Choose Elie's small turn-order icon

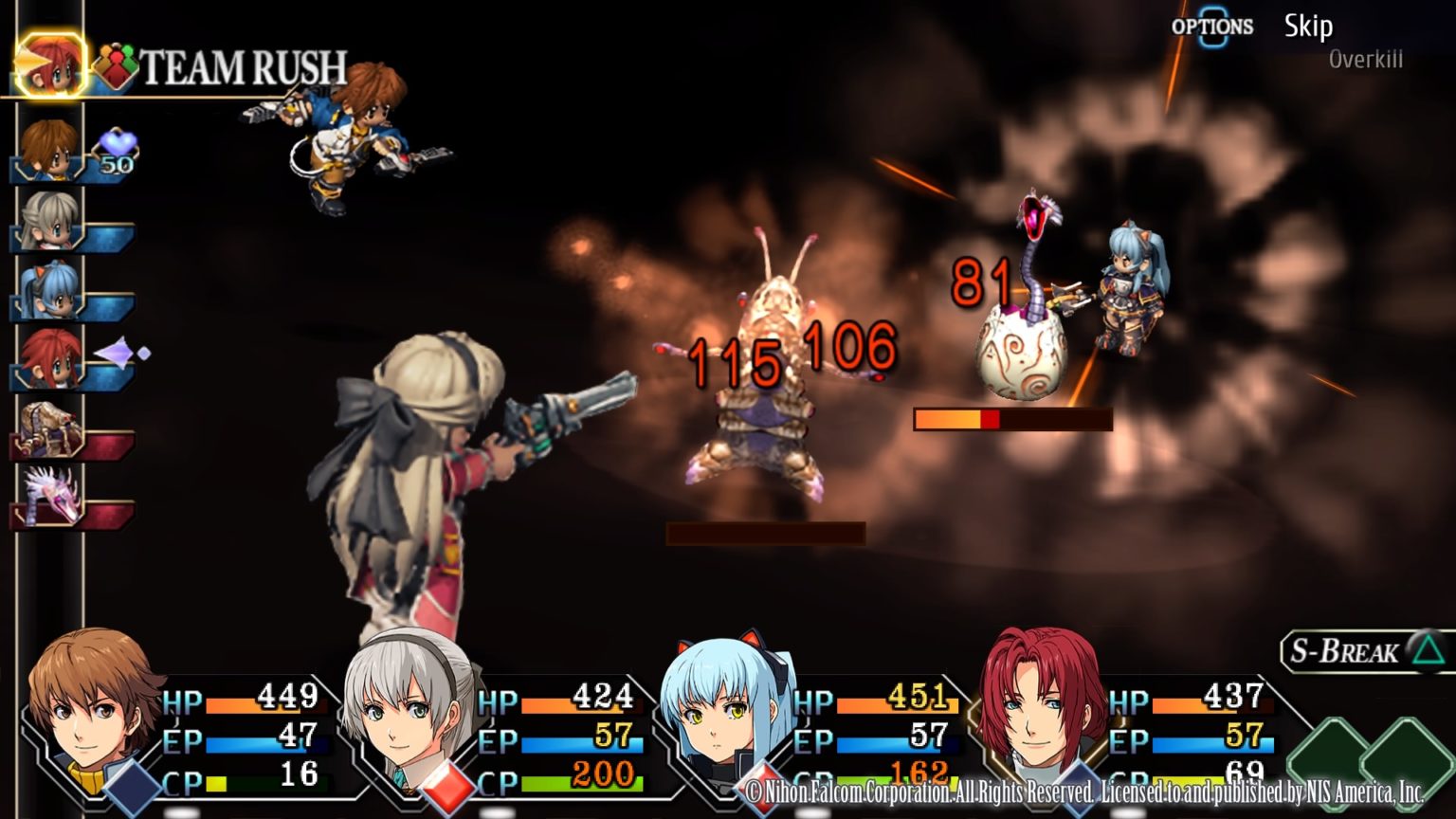pos(49,221)
